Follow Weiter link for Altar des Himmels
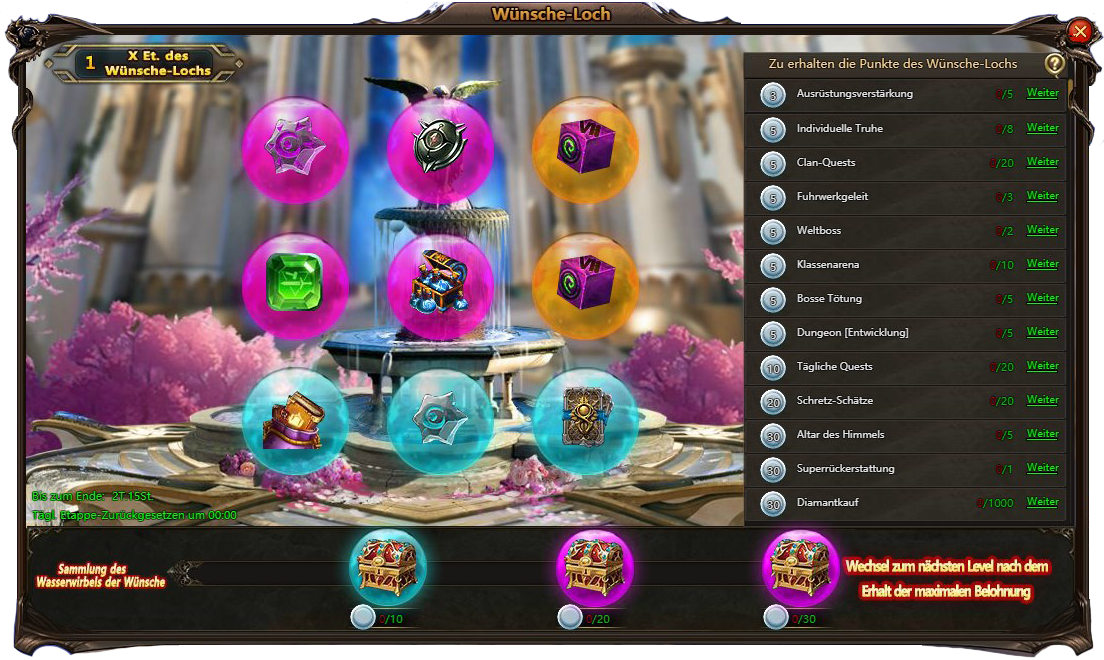1104x660 pixels. coord(1042,434)
